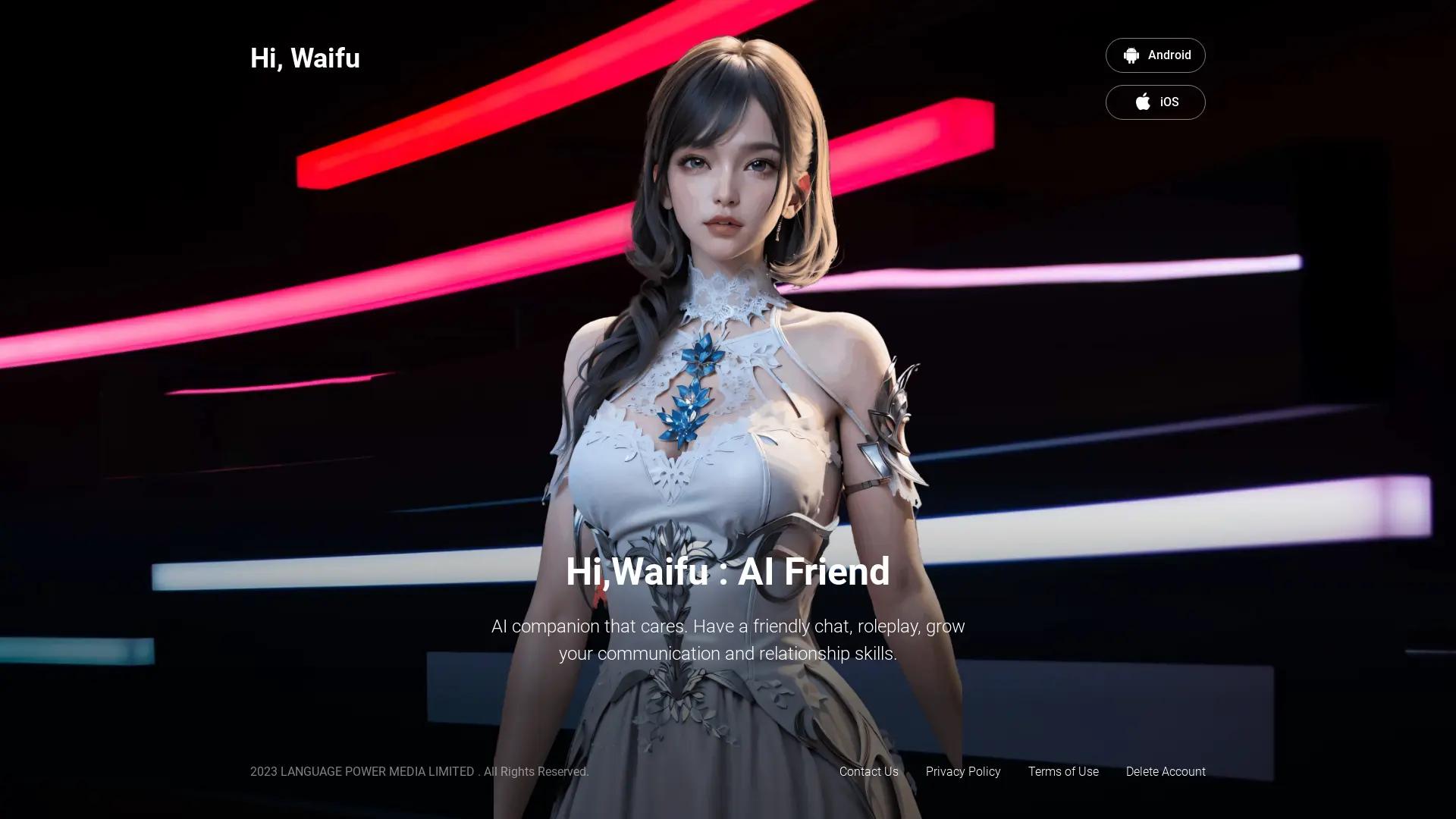Click the Apple logo icon
The height and width of the screenshot is (819, 1456).
(x=1142, y=102)
